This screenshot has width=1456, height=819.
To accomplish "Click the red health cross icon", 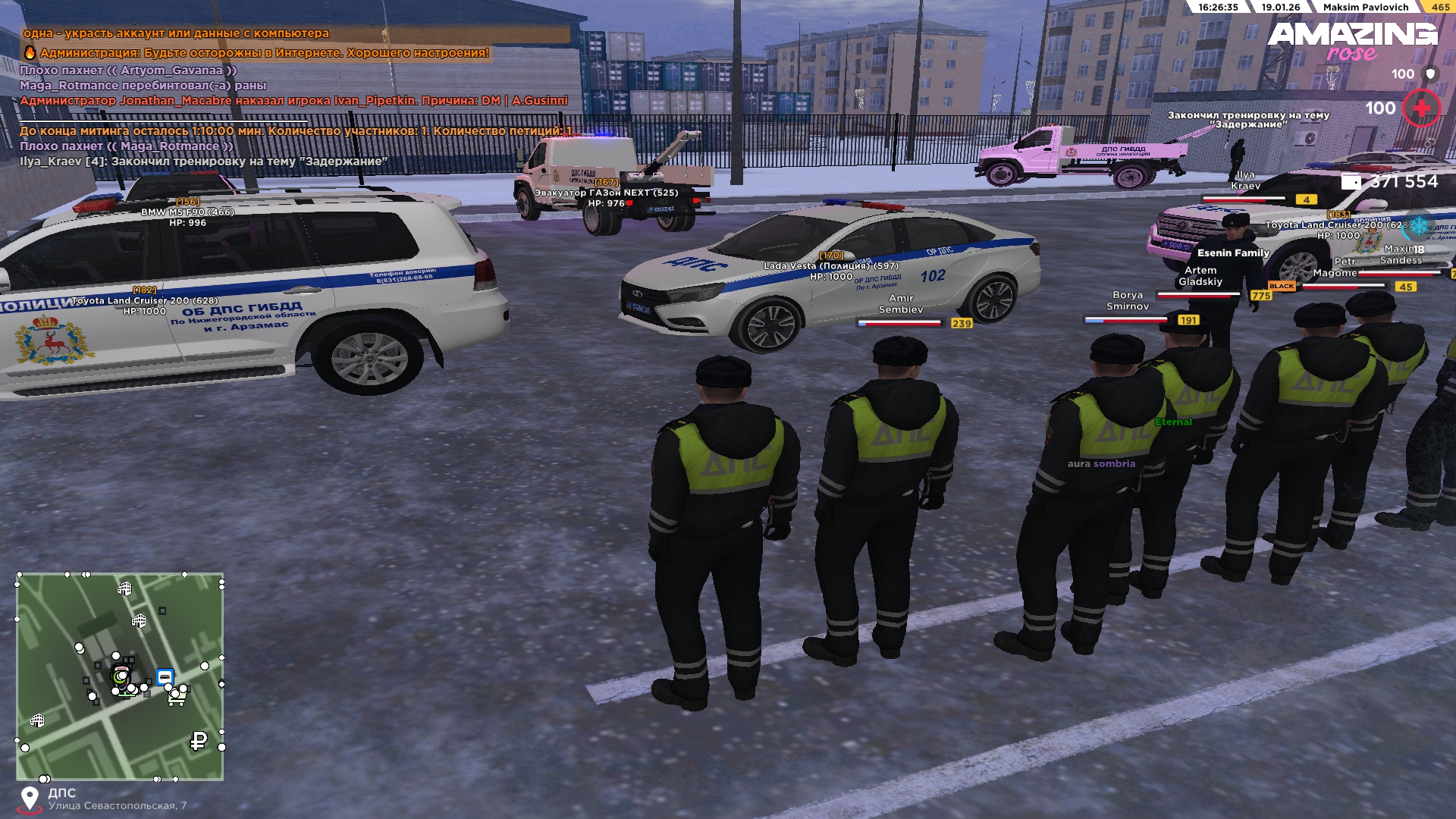I will pos(1421,108).
